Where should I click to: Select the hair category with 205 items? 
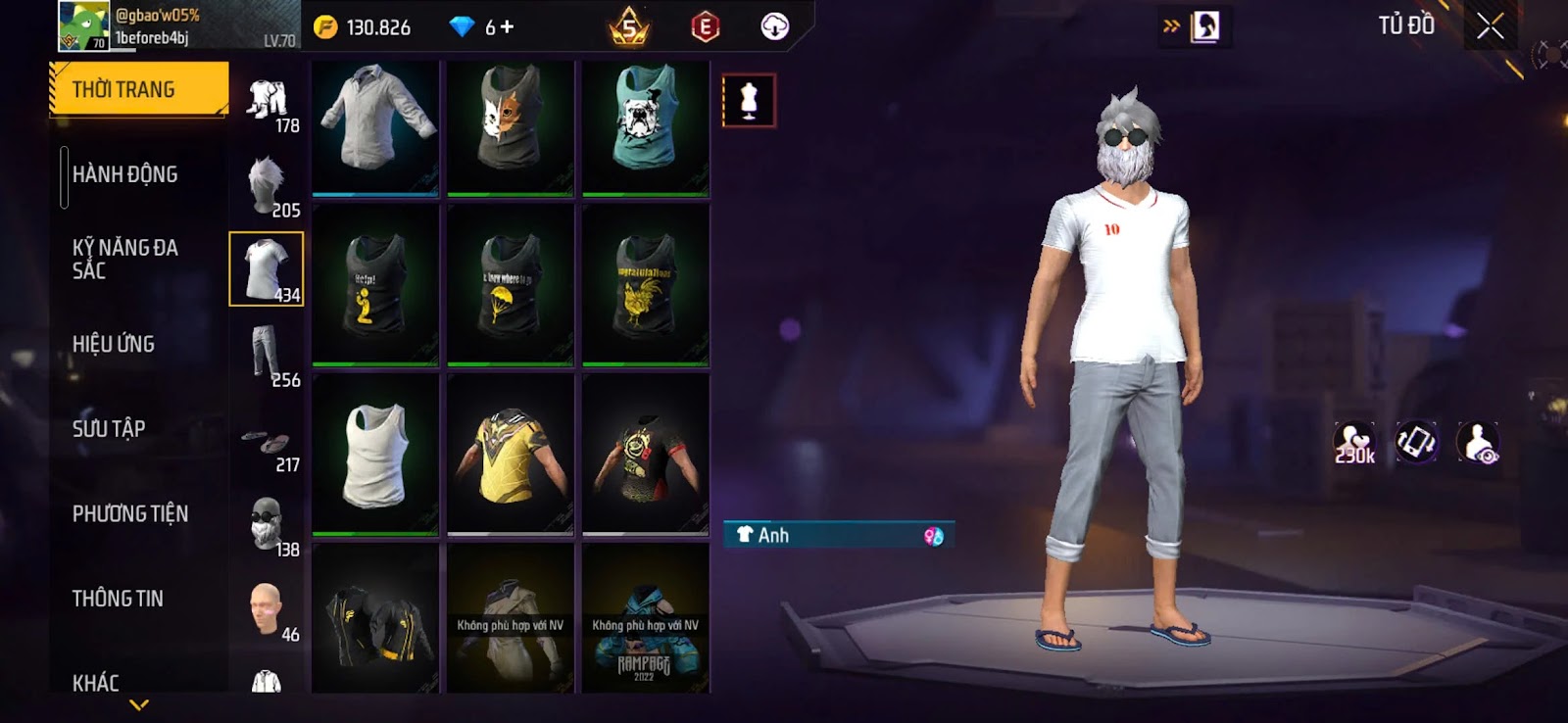267,185
